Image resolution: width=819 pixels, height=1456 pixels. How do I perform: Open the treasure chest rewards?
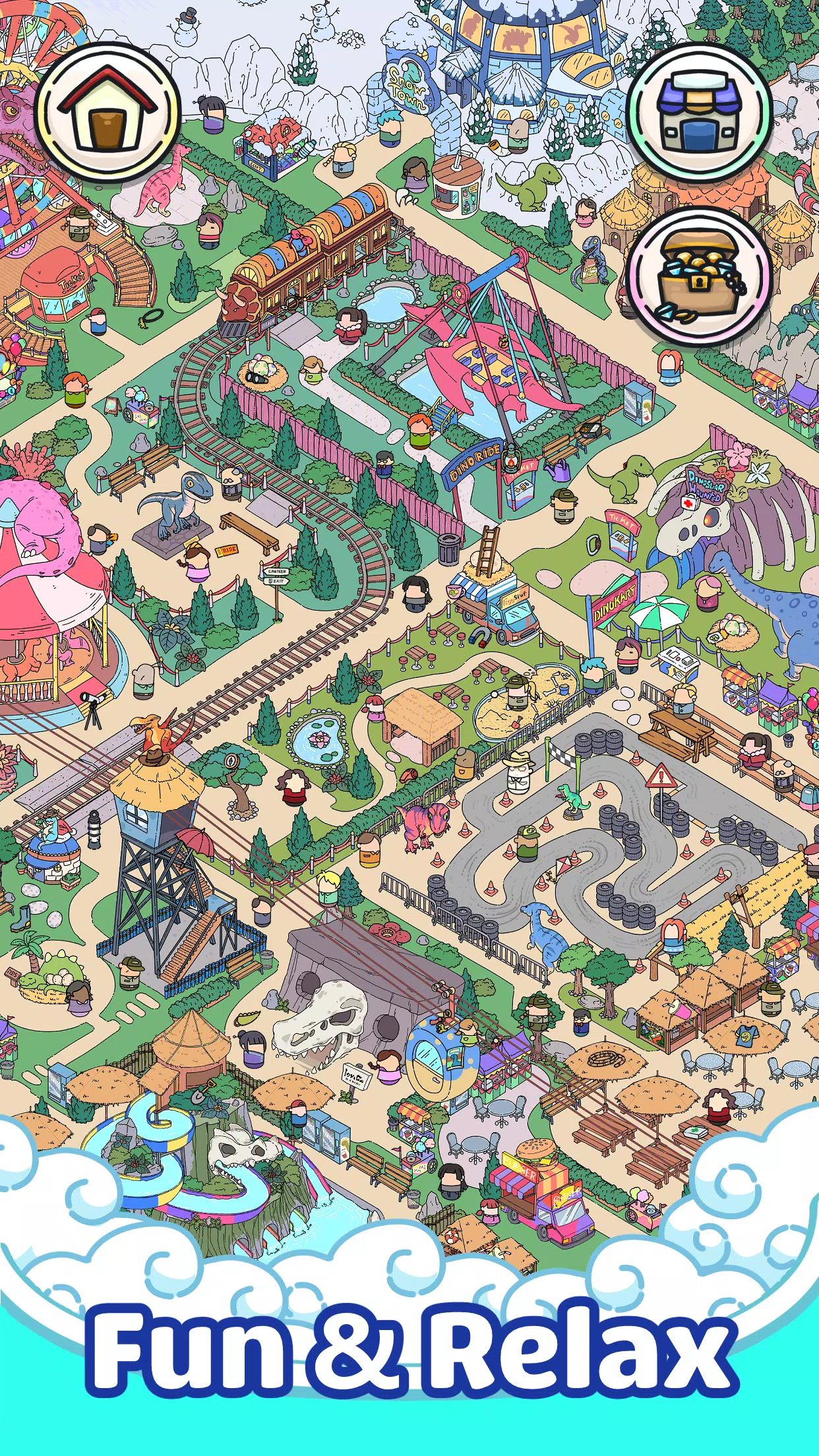[x=698, y=276]
